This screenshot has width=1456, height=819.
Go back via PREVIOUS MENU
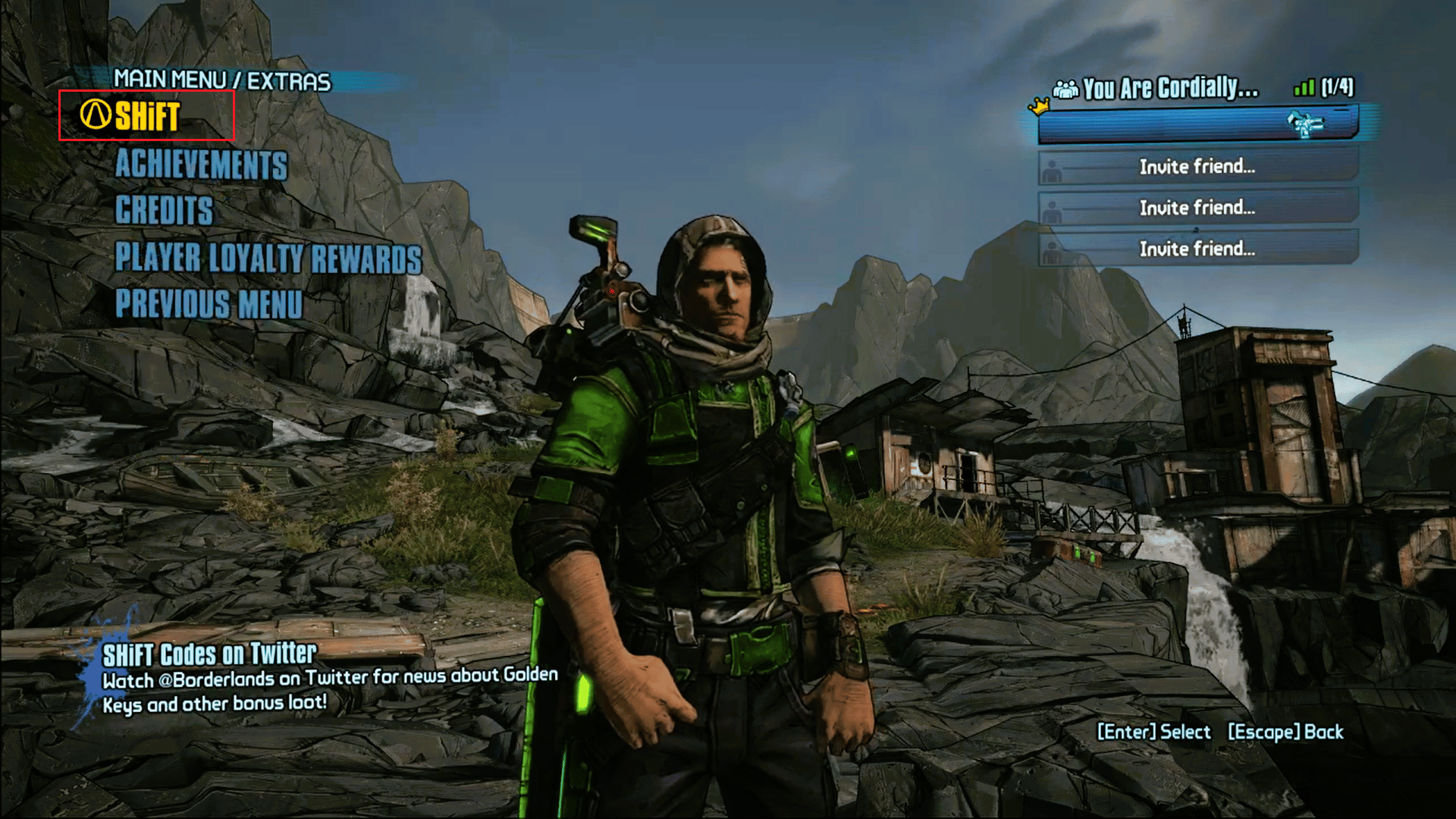[210, 305]
